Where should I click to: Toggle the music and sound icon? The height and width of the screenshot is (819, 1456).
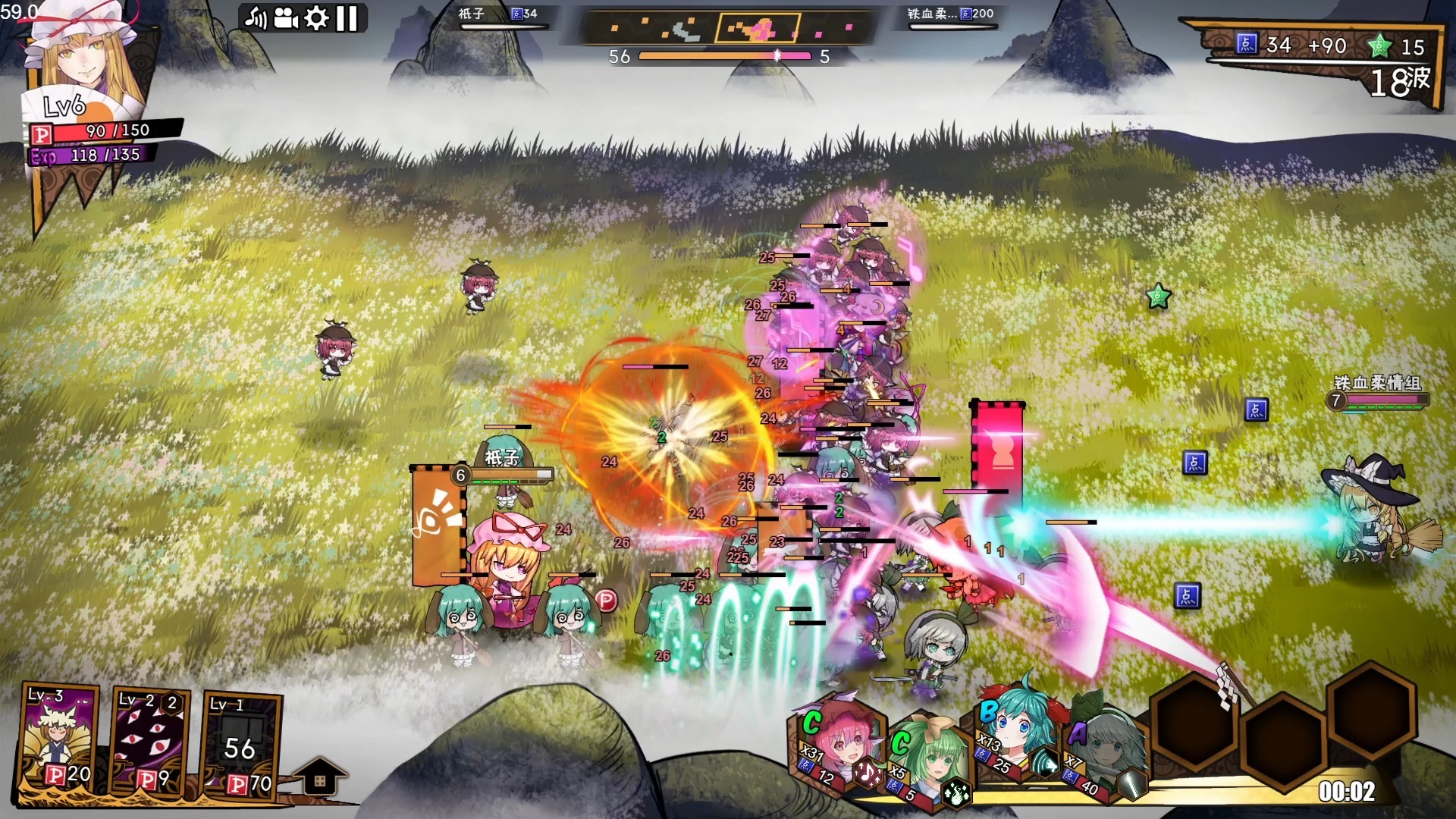tap(256, 18)
